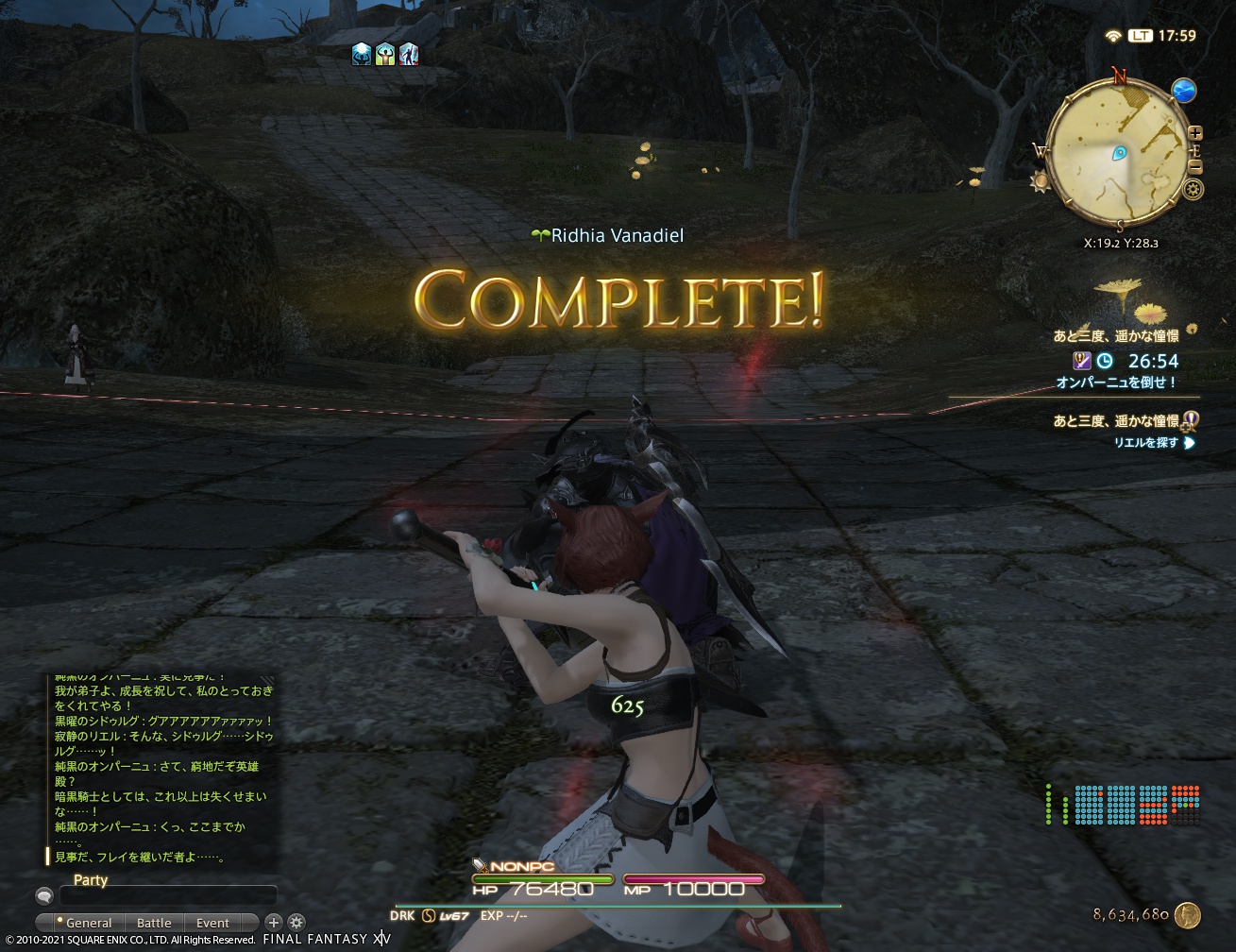The image size is (1236, 952).
Task: Click the right chat tab scroll arrow
Action: click(x=251, y=922)
